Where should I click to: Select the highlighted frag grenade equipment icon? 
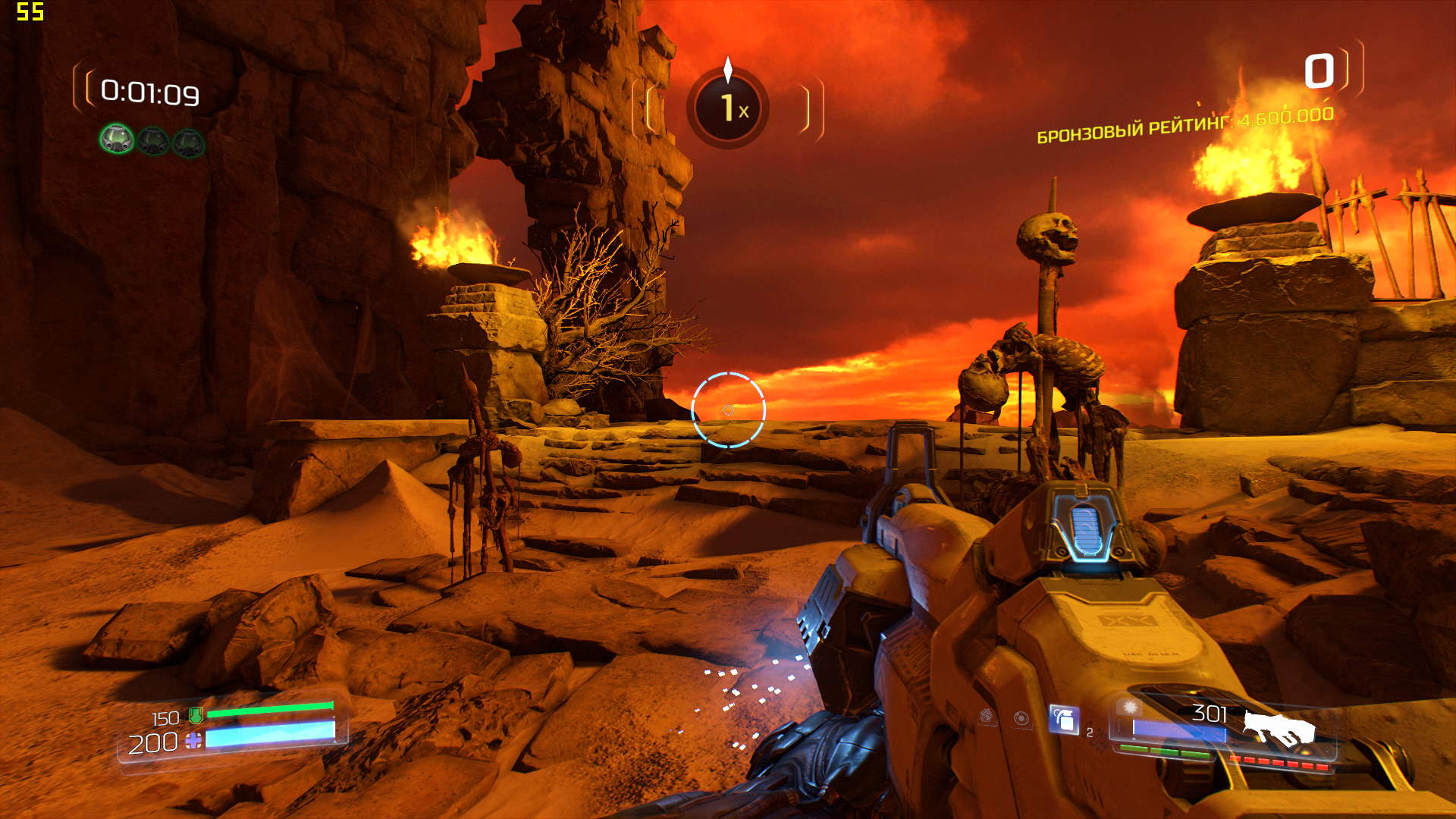[x=1063, y=719]
